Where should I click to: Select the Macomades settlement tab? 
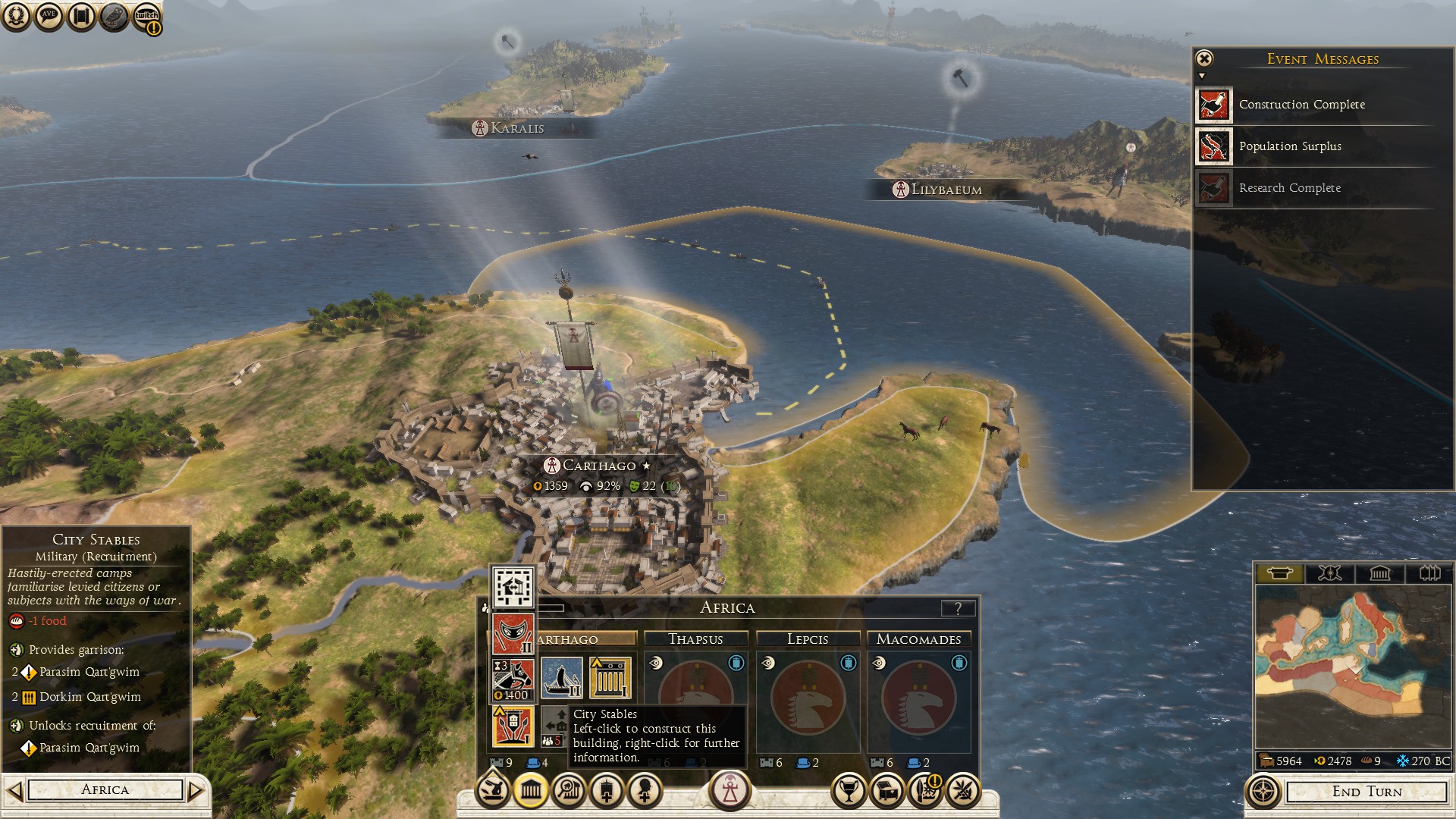tap(918, 639)
